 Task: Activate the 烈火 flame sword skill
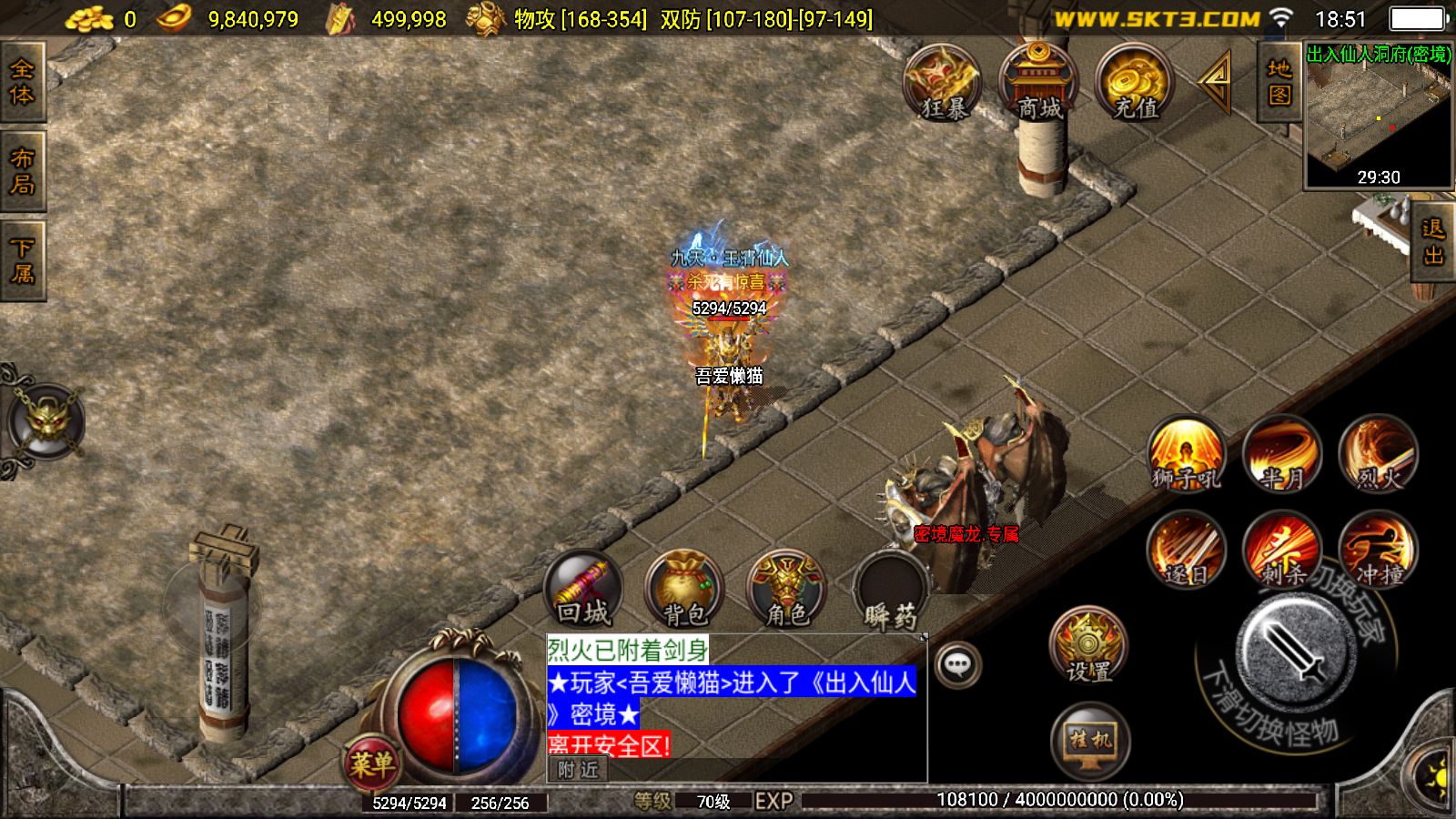pyautogui.click(x=1378, y=453)
